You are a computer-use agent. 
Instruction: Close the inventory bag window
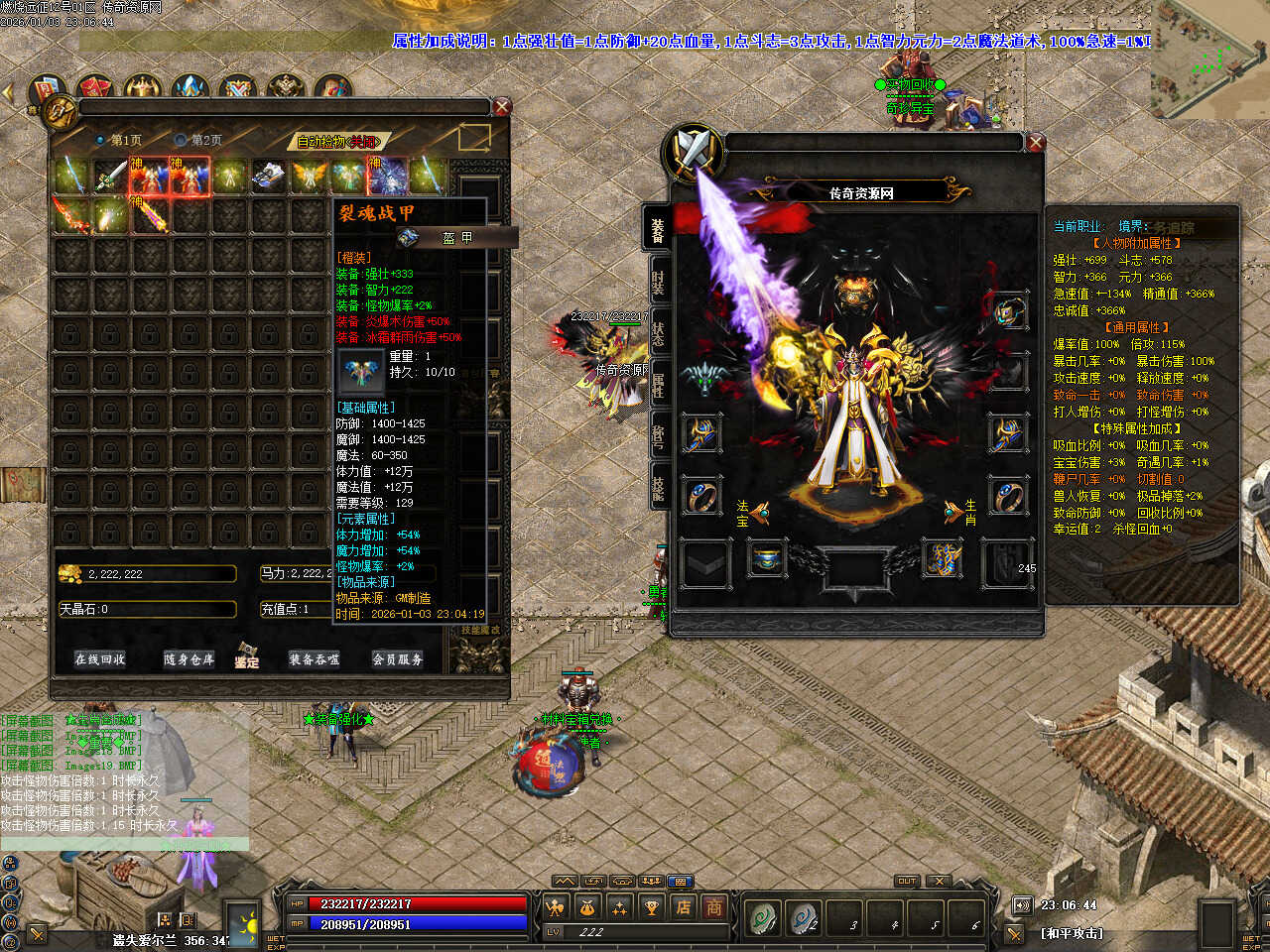coord(502,107)
